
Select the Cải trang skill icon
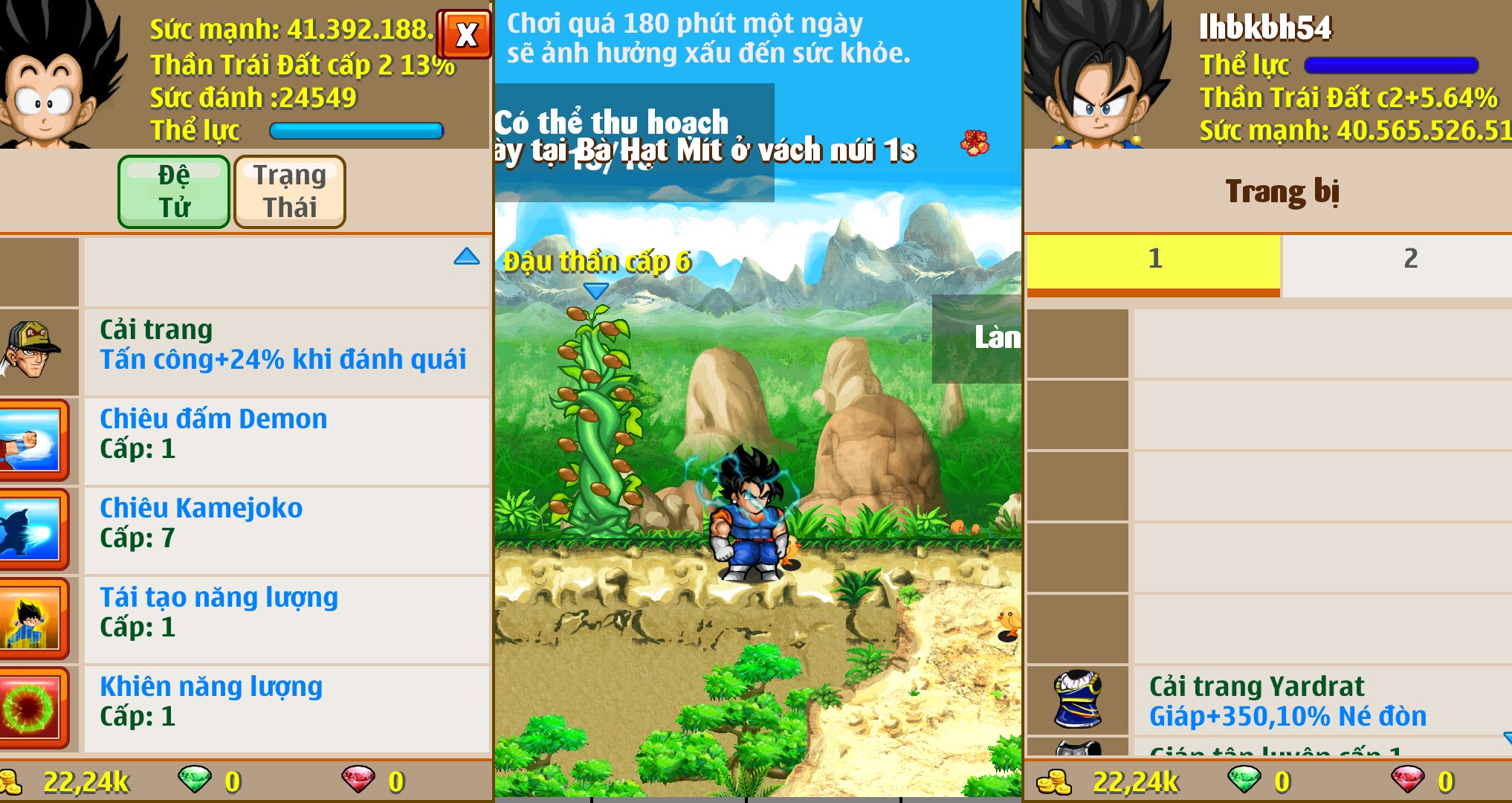(37, 349)
